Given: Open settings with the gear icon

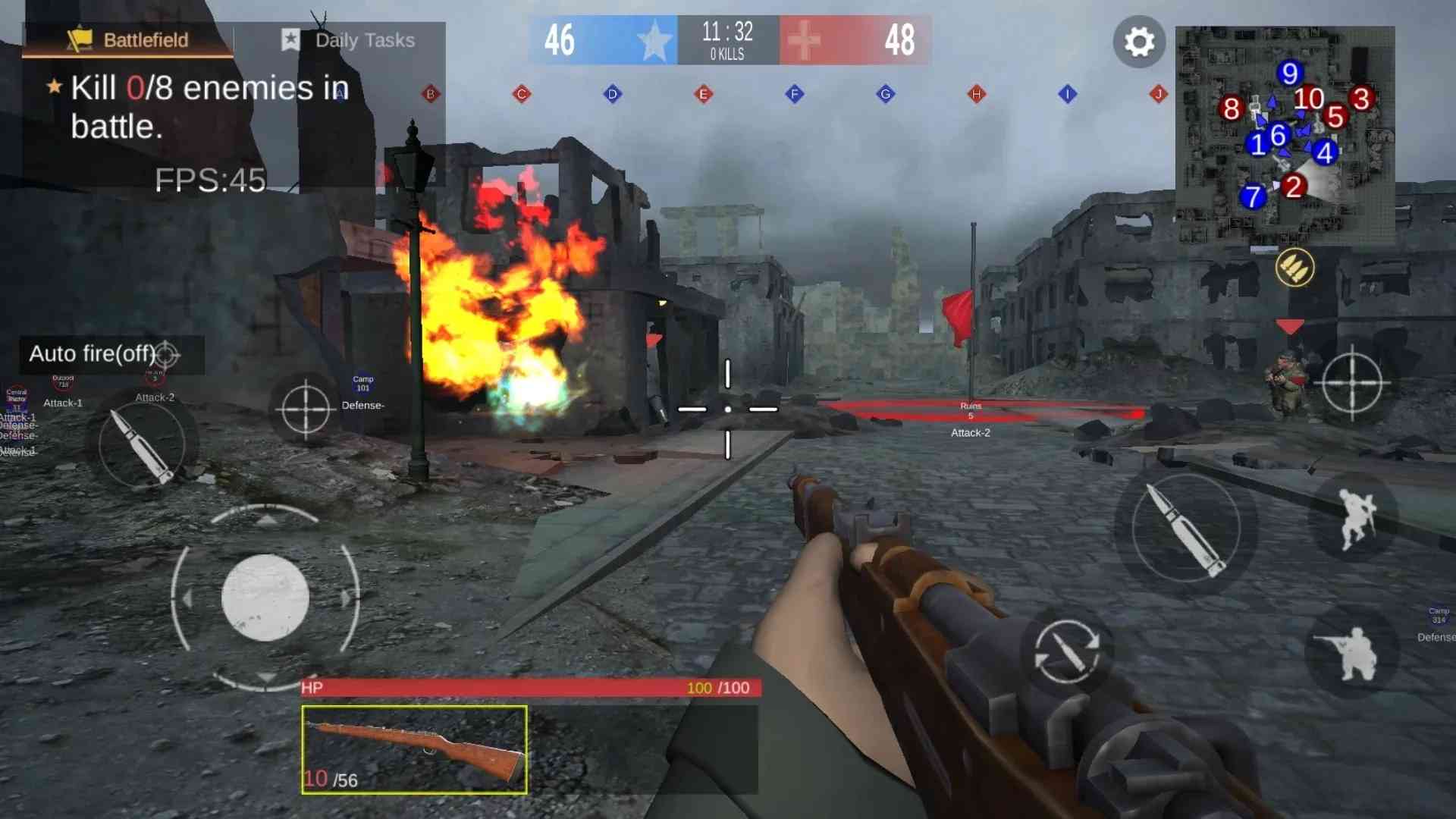Looking at the screenshot, I should [1139, 42].
